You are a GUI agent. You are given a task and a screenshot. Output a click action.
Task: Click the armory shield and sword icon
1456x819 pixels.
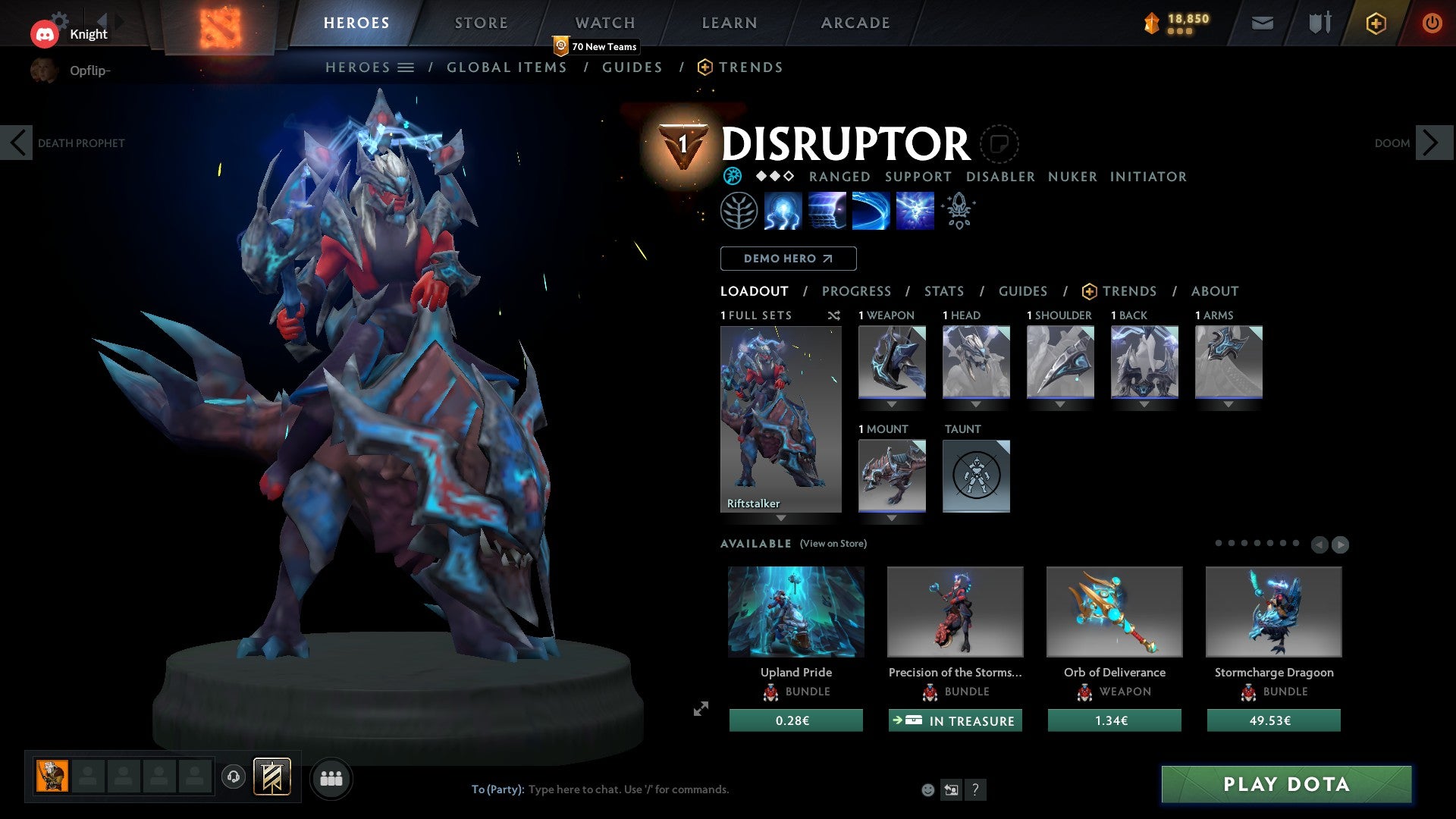click(x=1318, y=23)
